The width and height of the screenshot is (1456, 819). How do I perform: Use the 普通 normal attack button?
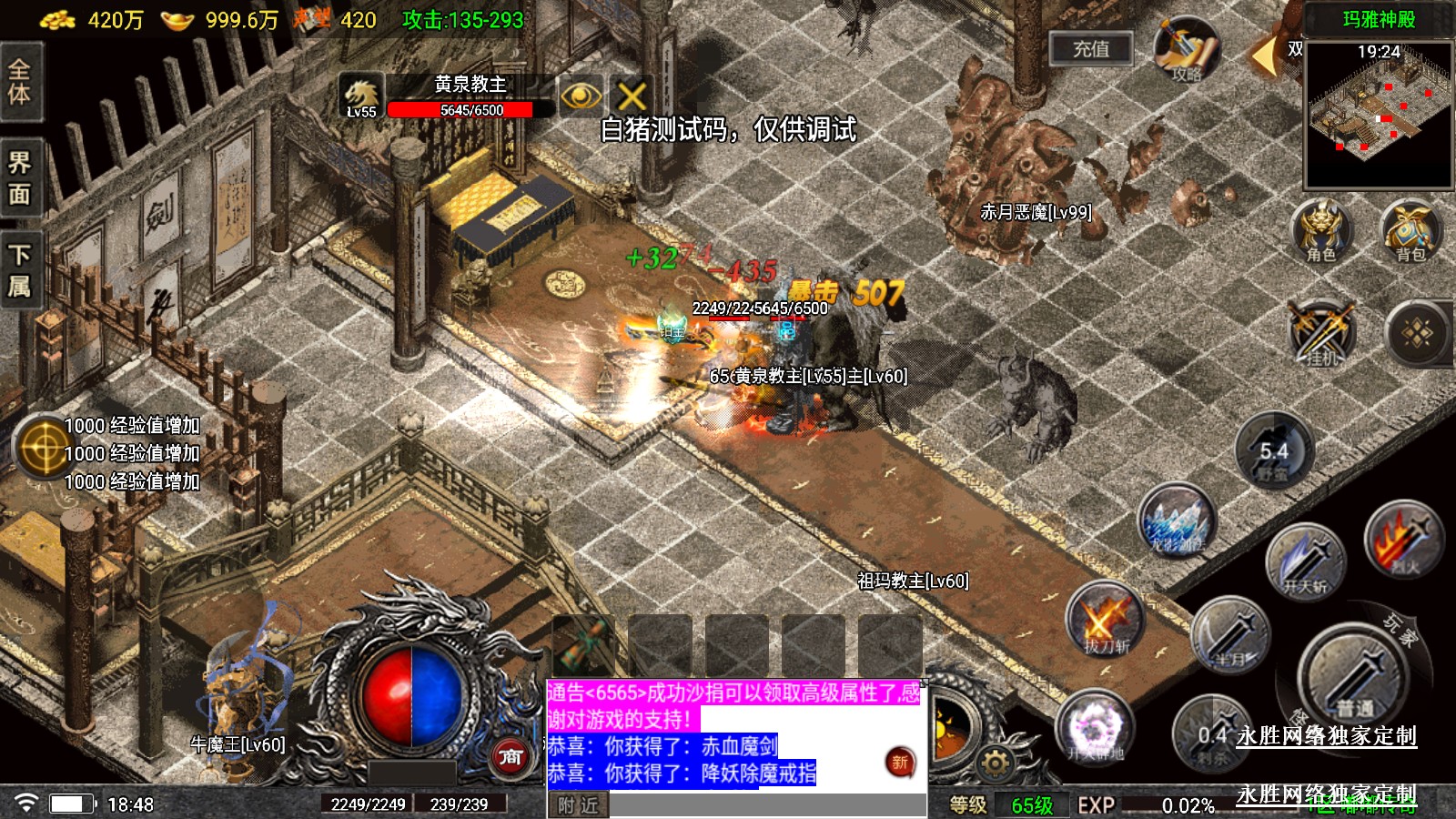(1354, 678)
